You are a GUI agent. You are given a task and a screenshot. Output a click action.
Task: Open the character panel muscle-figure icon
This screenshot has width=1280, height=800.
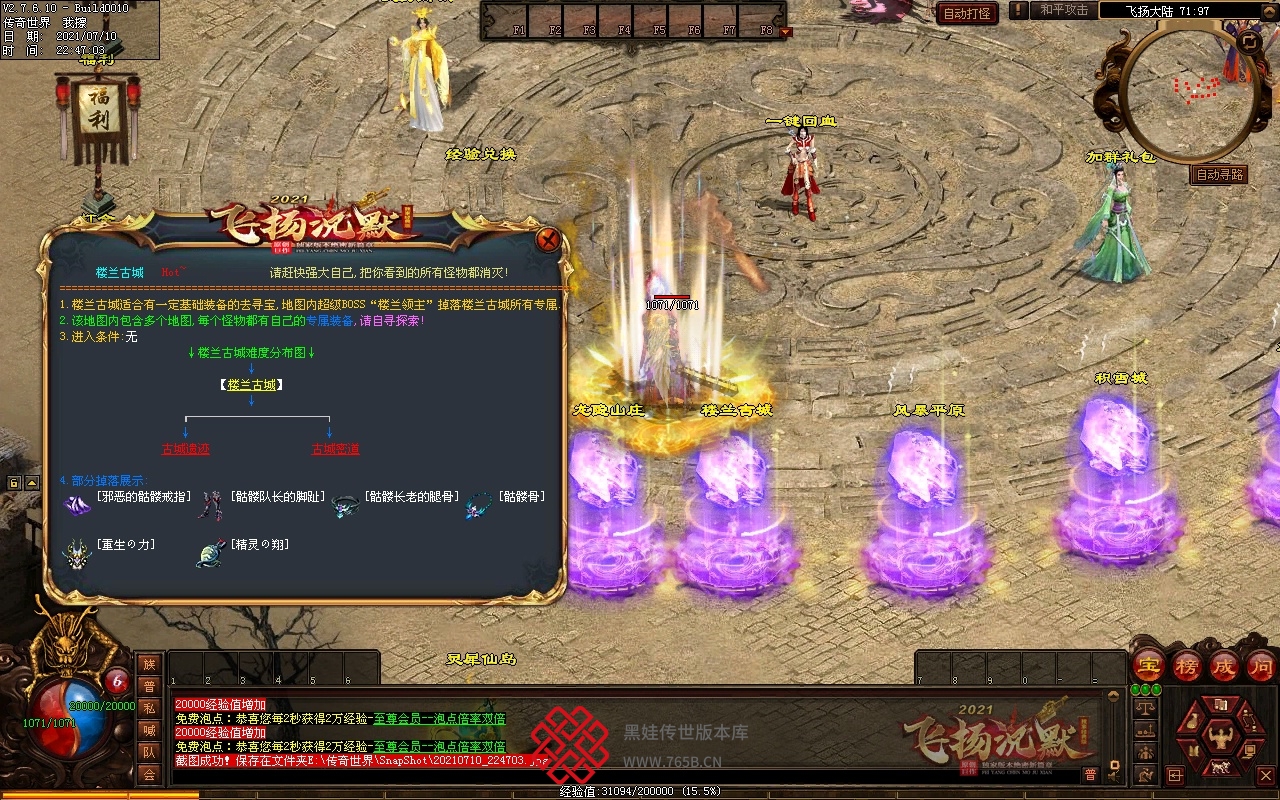pos(1220,739)
